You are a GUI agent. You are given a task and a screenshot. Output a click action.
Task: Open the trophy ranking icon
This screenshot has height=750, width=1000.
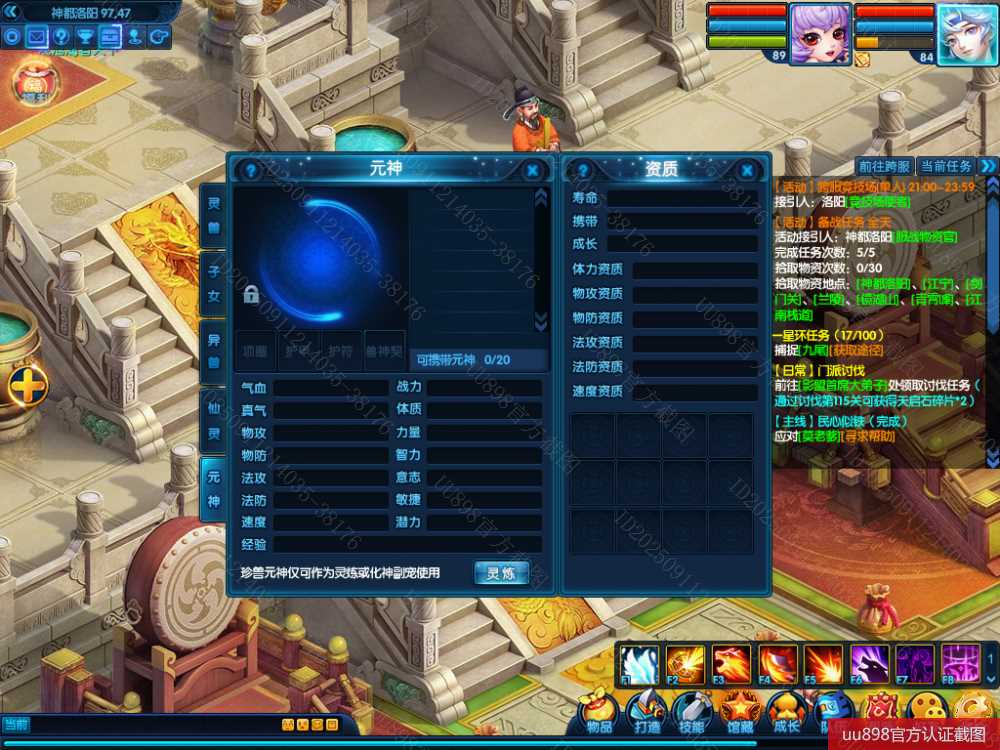(x=86, y=37)
